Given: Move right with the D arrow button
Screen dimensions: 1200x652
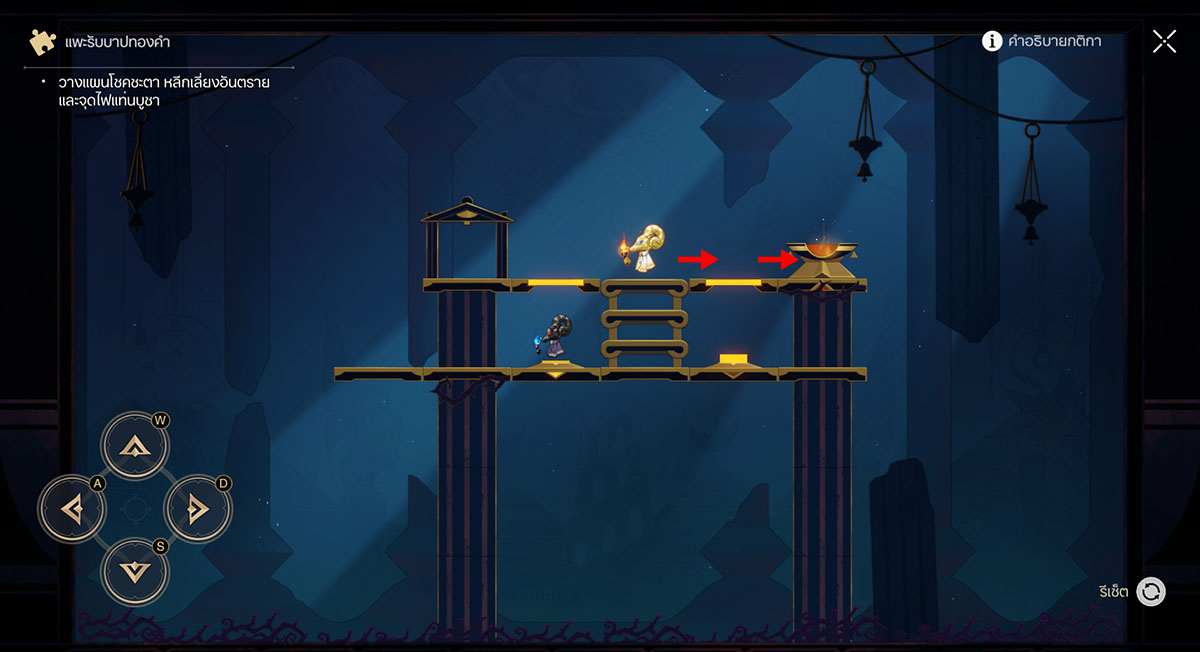Looking at the screenshot, I should (x=198, y=509).
